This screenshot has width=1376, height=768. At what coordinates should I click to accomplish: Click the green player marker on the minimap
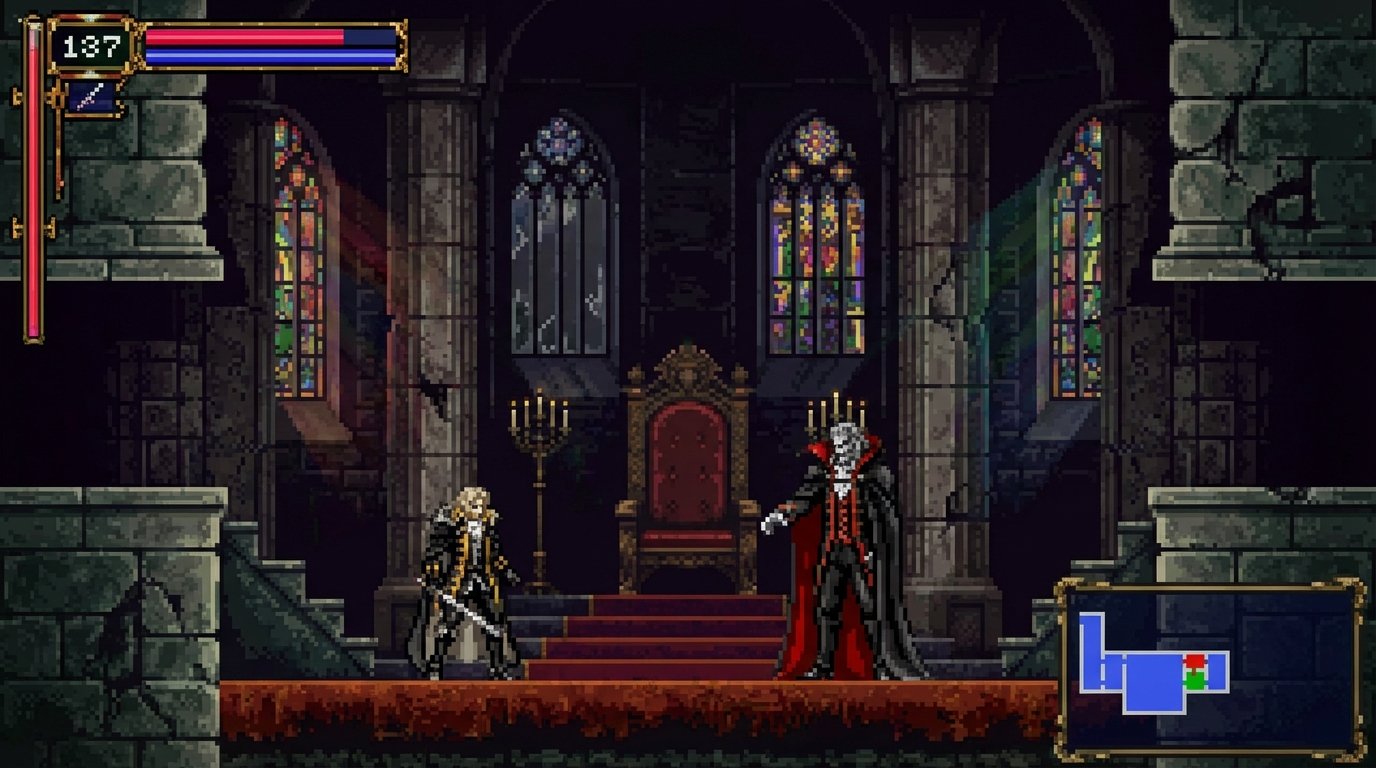[1194, 679]
